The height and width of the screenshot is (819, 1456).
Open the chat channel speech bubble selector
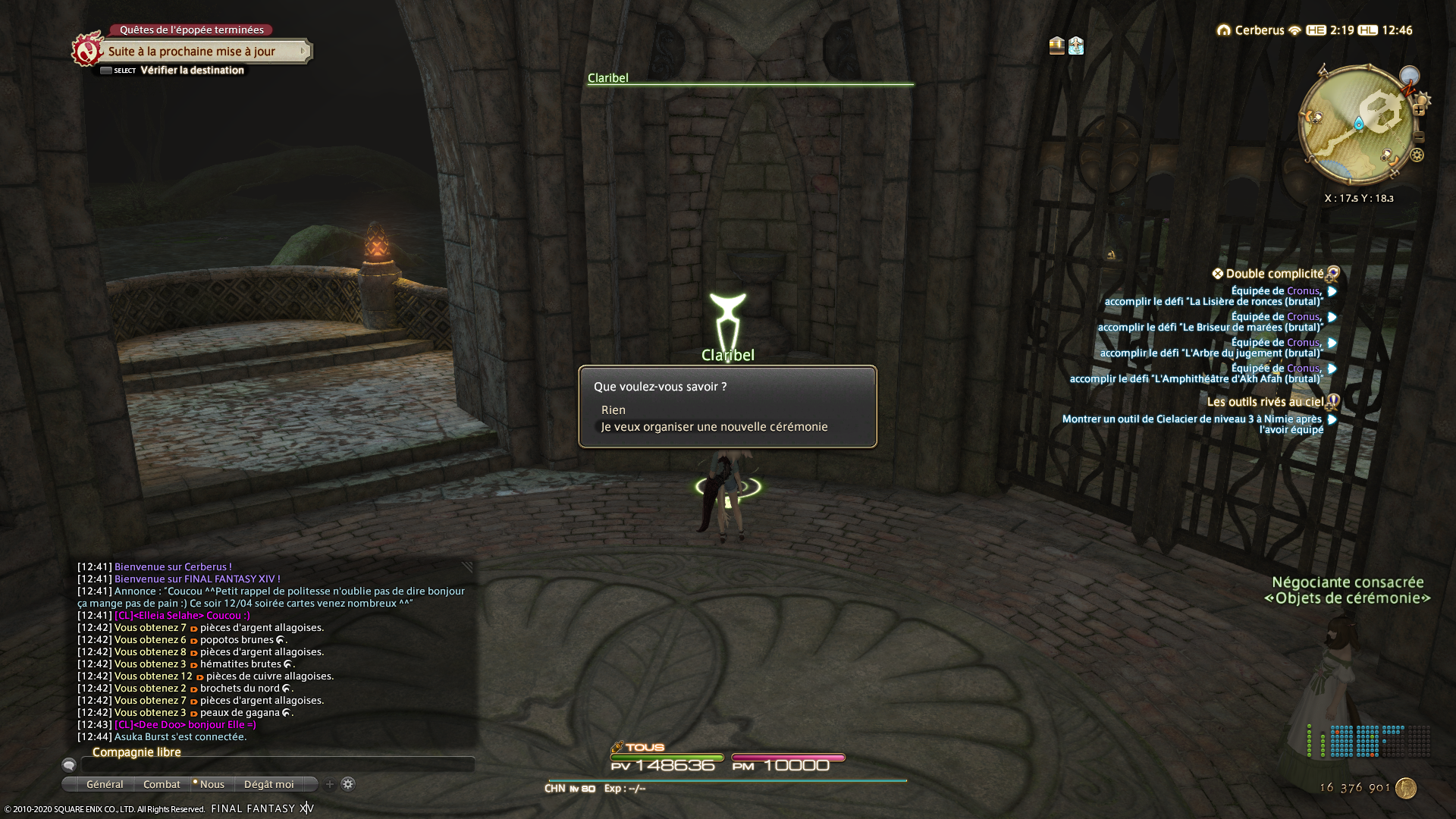pyautogui.click(x=69, y=765)
